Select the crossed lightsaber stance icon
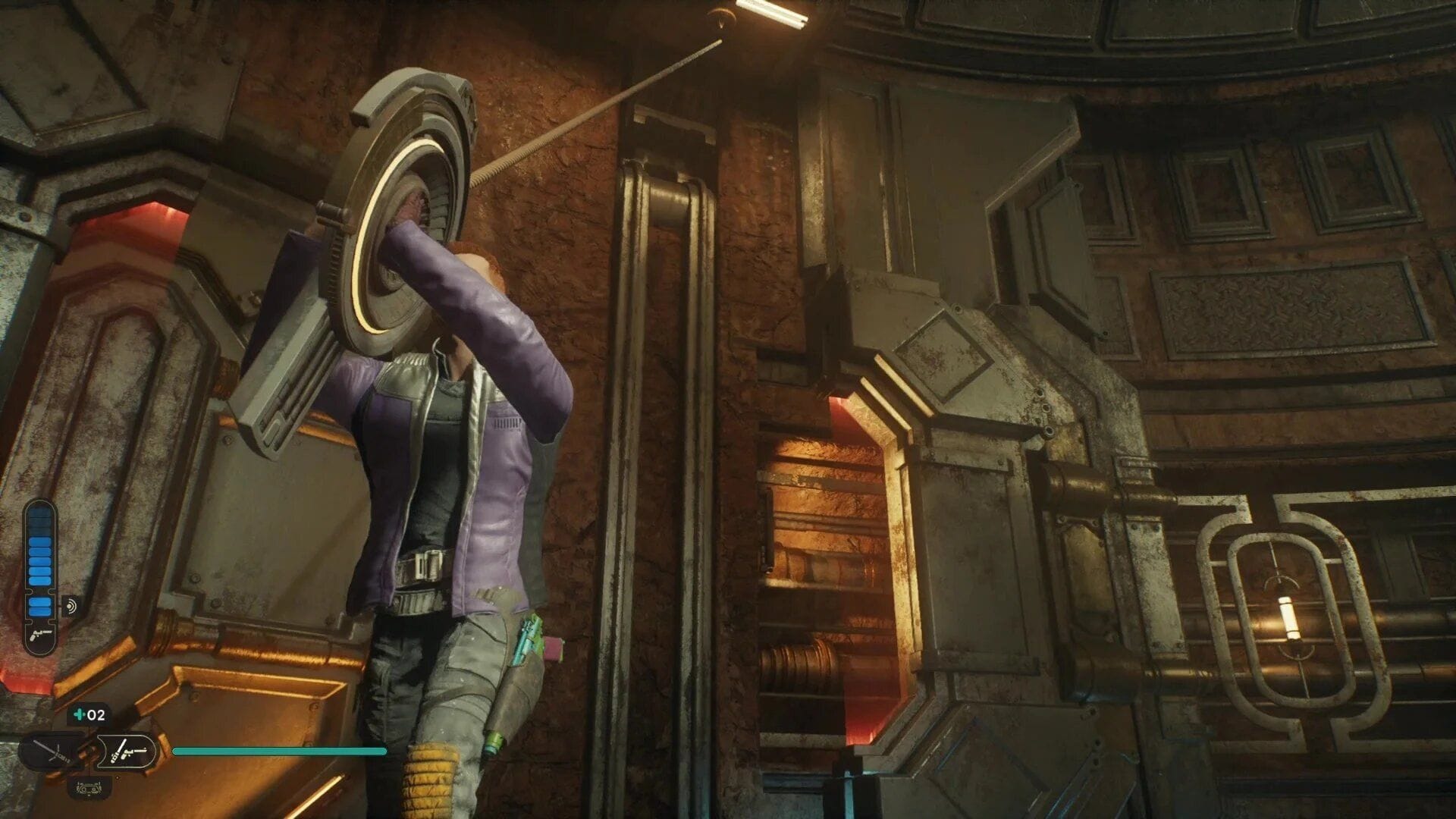Image resolution: width=1456 pixels, height=819 pixels. (49, 751)
